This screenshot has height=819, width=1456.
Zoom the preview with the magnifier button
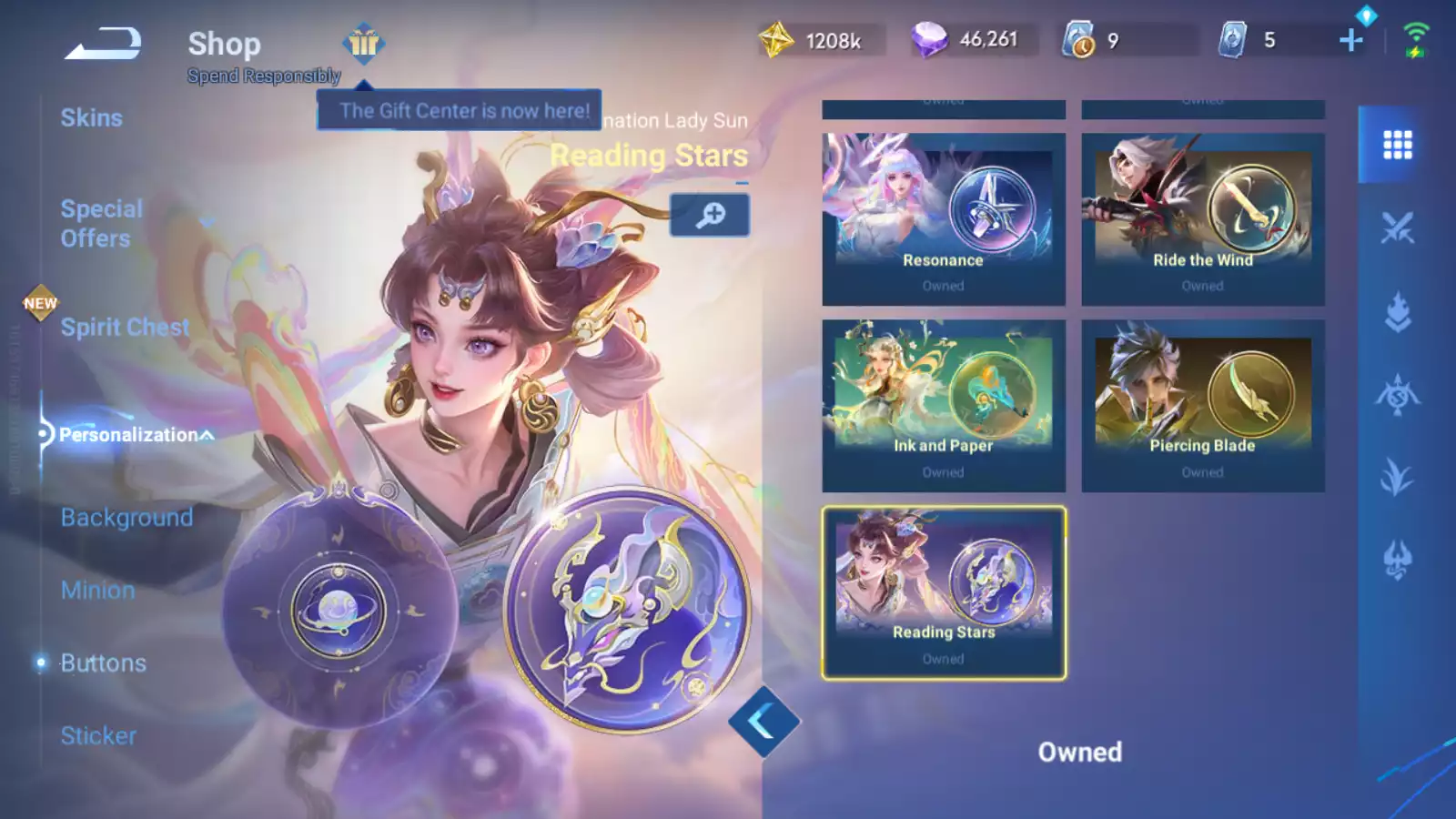[x=710, y=215]
